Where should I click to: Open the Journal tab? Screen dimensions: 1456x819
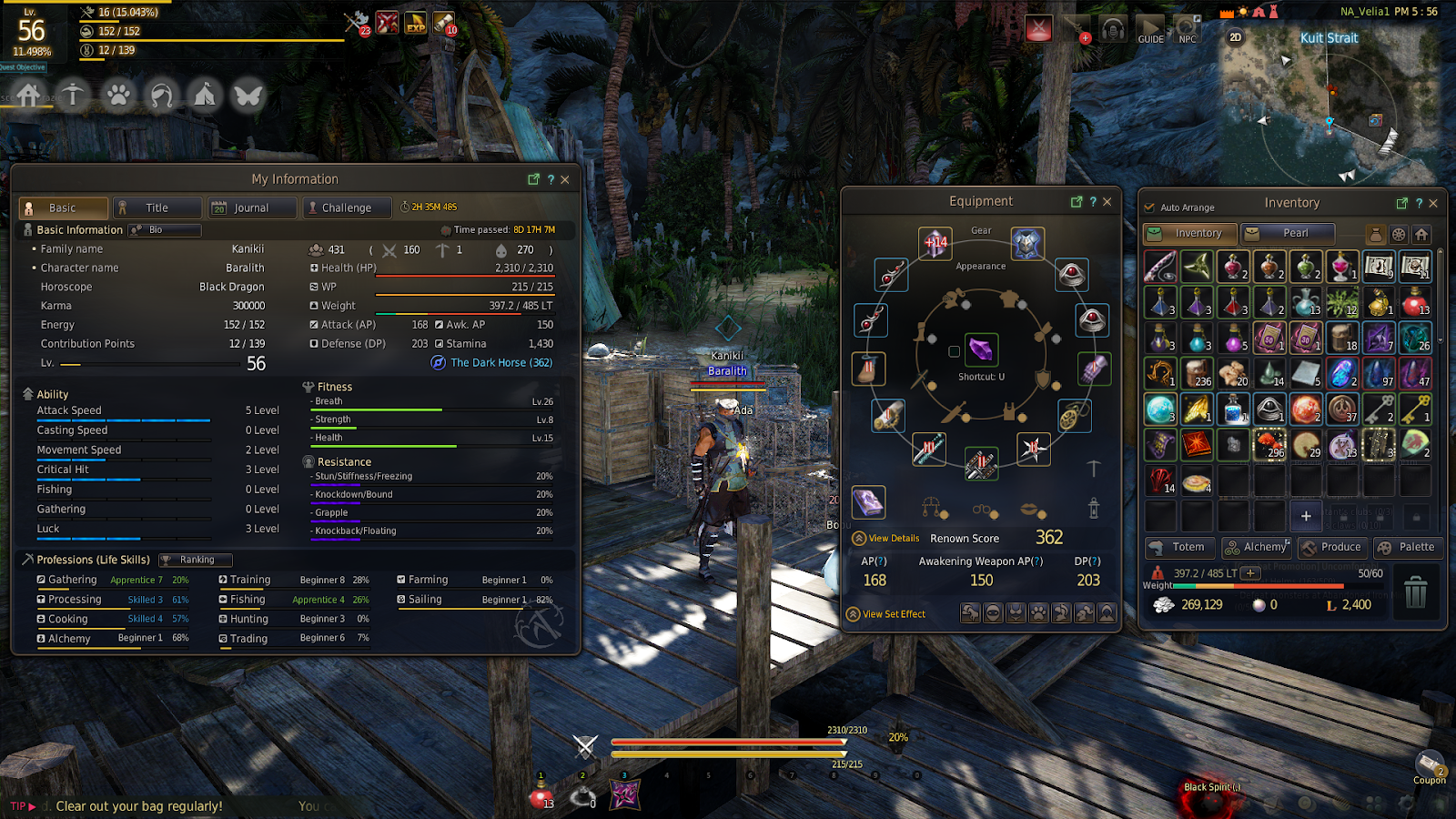click(x=251, y=207)
